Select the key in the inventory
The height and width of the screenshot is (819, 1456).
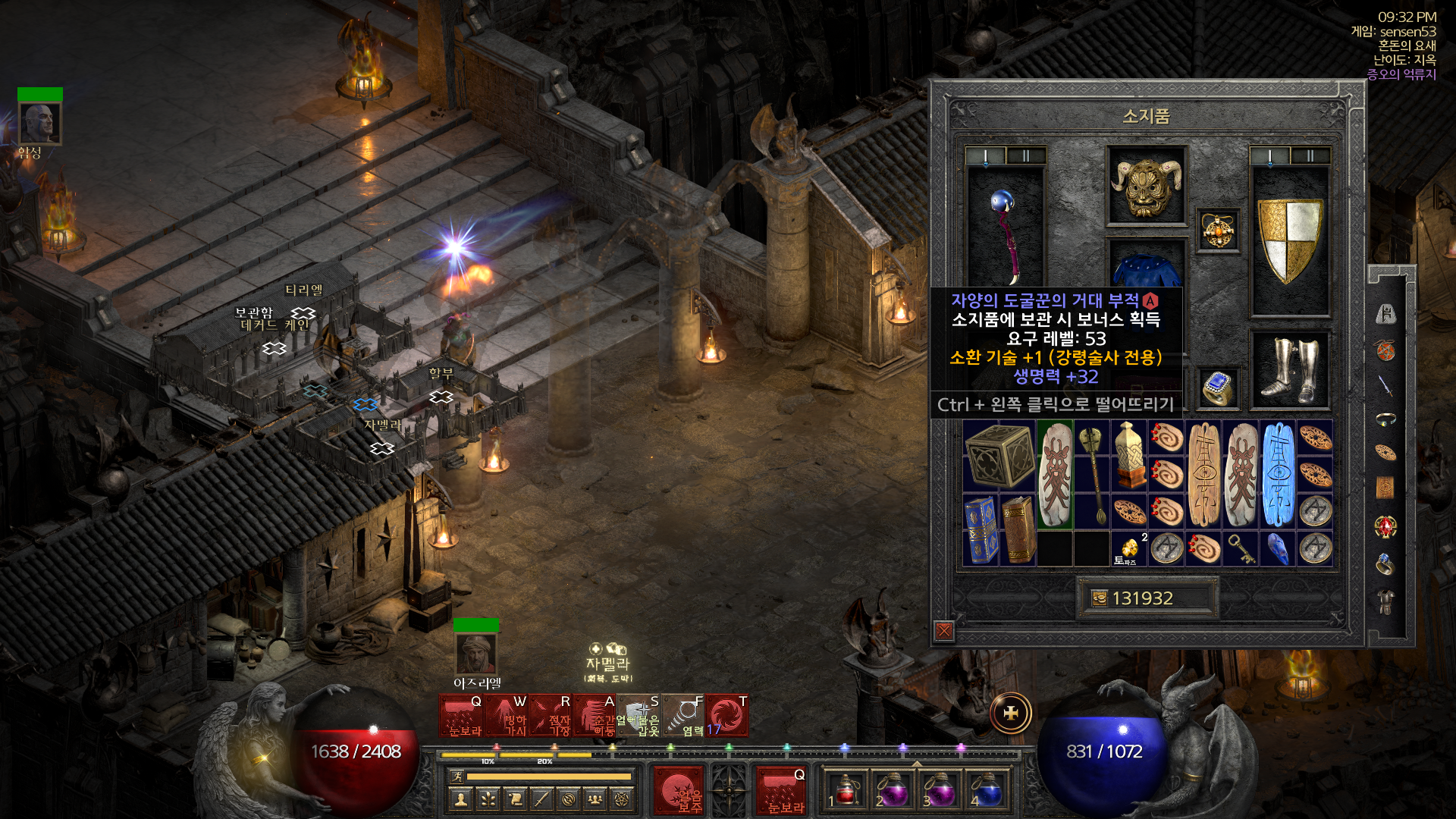click(x=1241, y=549)
